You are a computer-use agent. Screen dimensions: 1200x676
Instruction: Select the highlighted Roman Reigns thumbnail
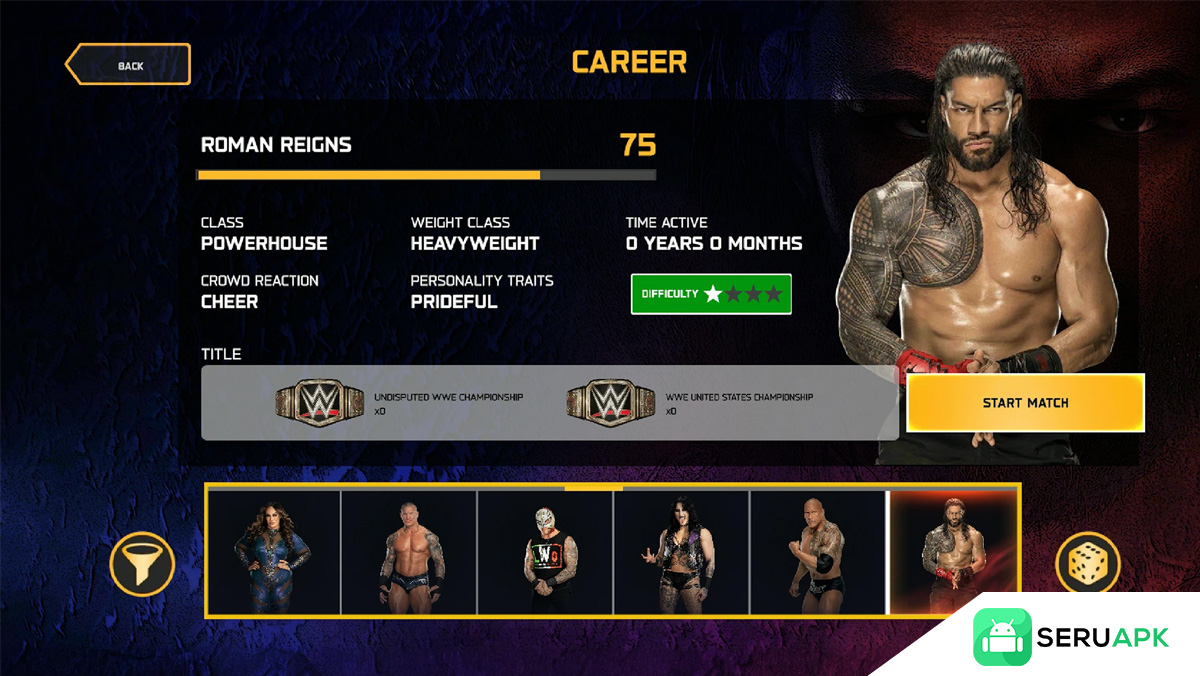(x=953, y=552)
